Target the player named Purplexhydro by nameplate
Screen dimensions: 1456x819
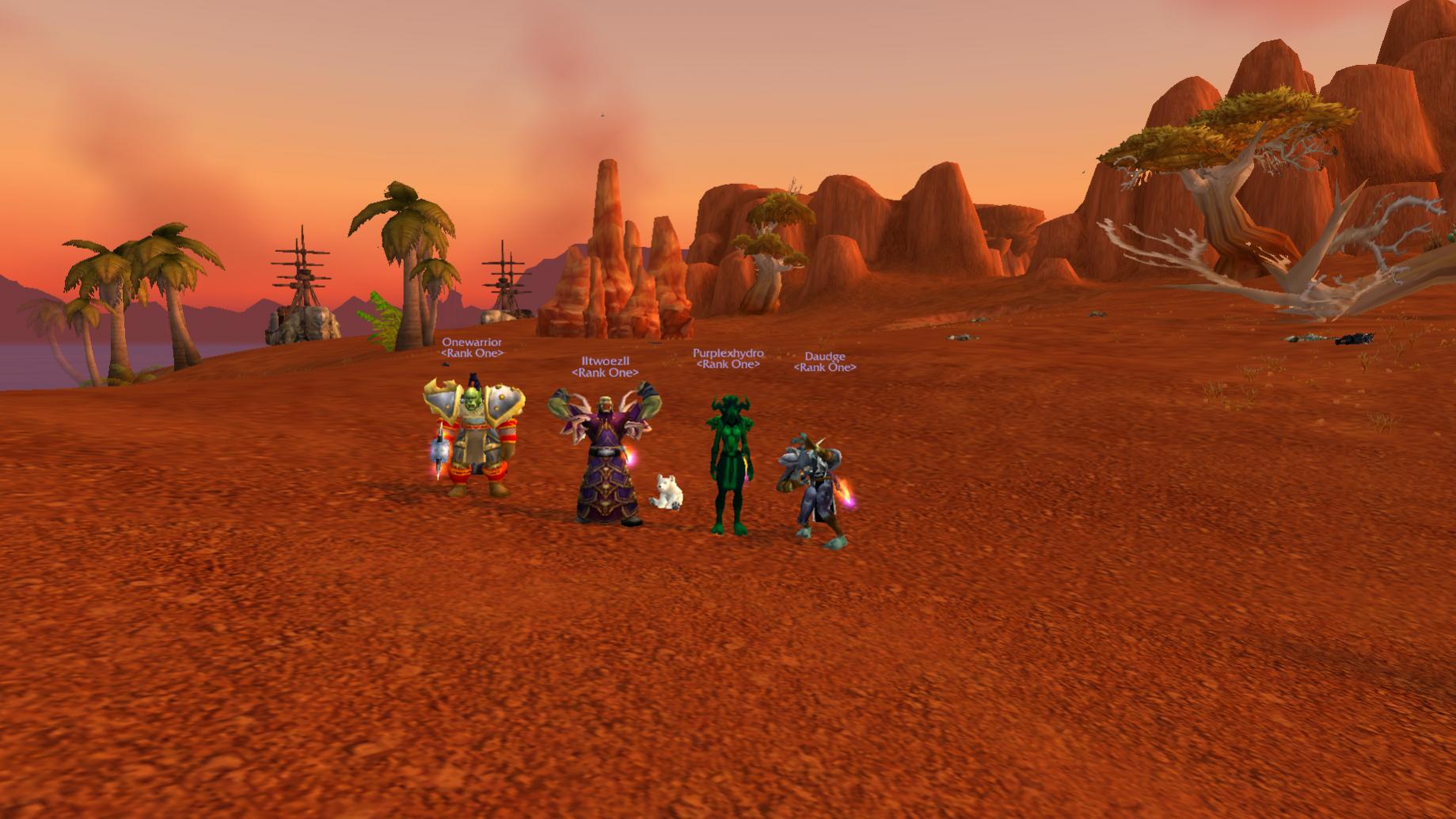[x=728, y=353]
